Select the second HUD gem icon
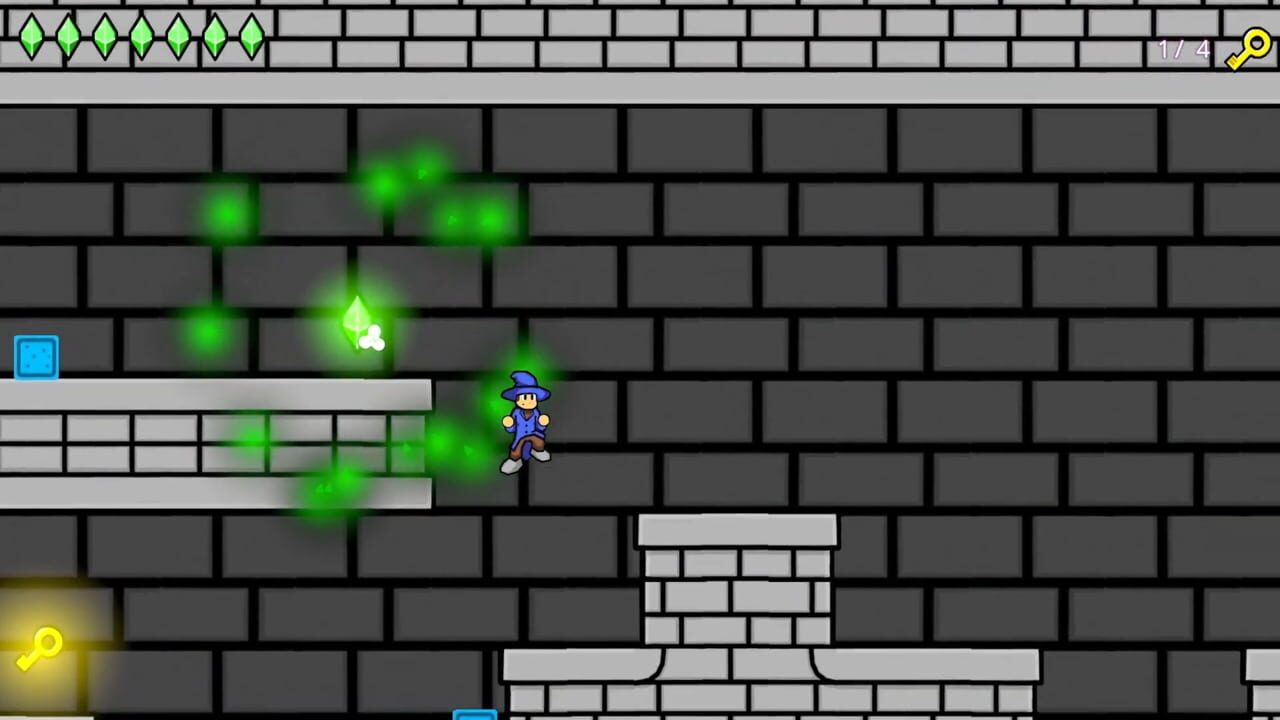 click(x=67, y=37)
